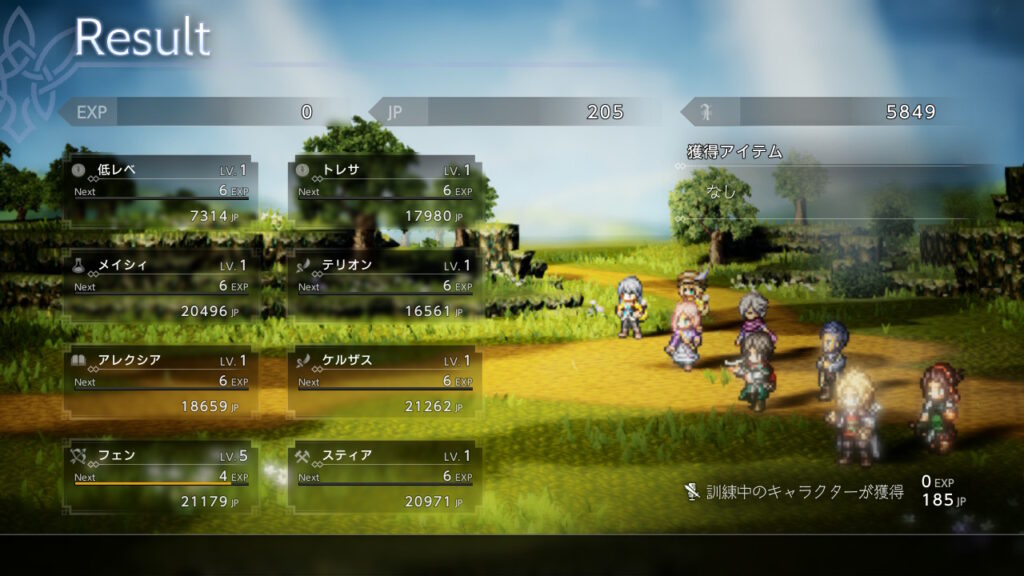Click the メイシィ character row
The height and width of the screenshot is (576, 1024).
tap(161, 287)
